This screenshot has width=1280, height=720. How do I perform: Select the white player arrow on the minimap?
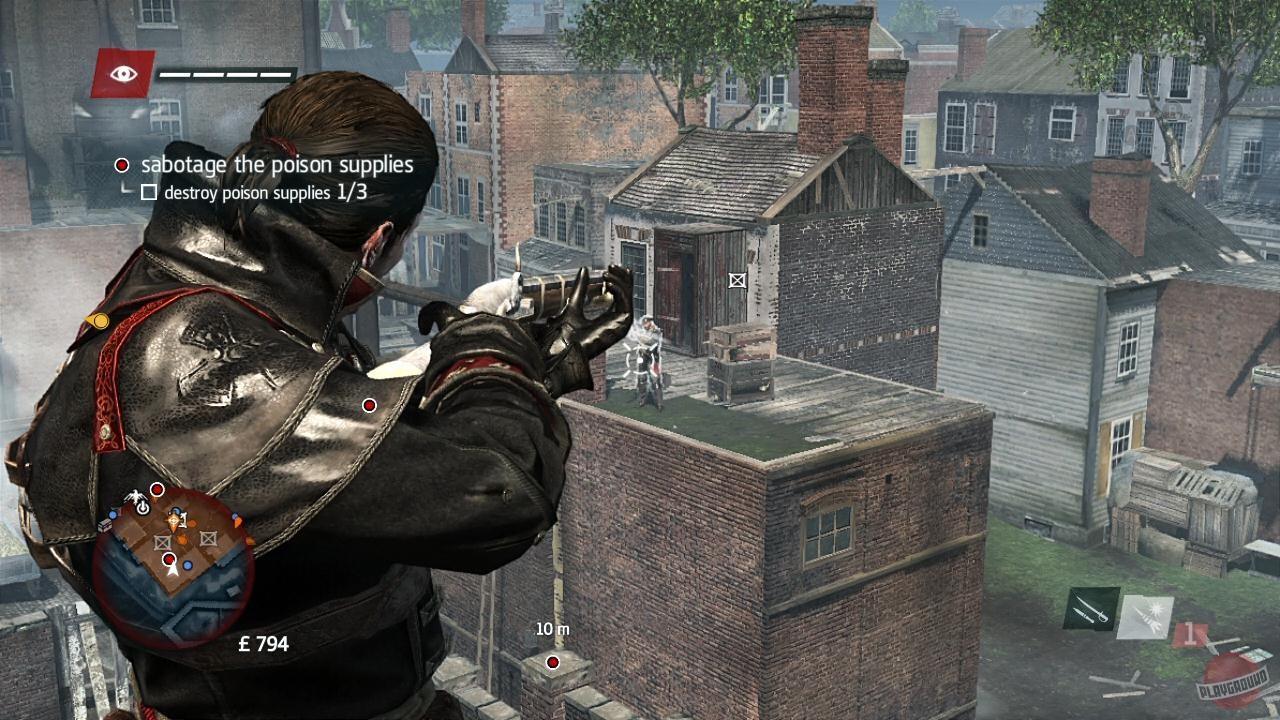[x=174, y=570]
